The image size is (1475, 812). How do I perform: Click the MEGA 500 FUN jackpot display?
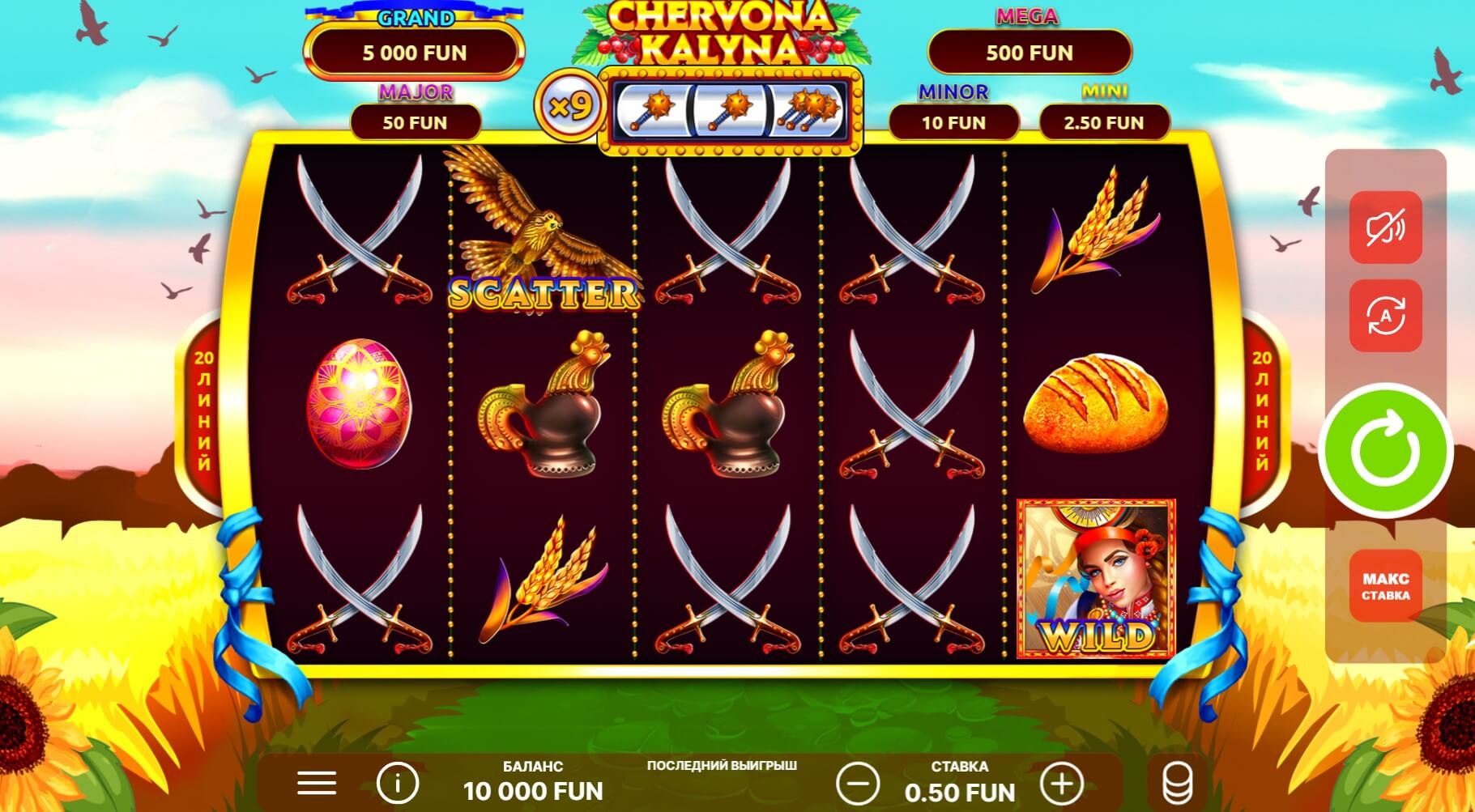pos(1029,53)
